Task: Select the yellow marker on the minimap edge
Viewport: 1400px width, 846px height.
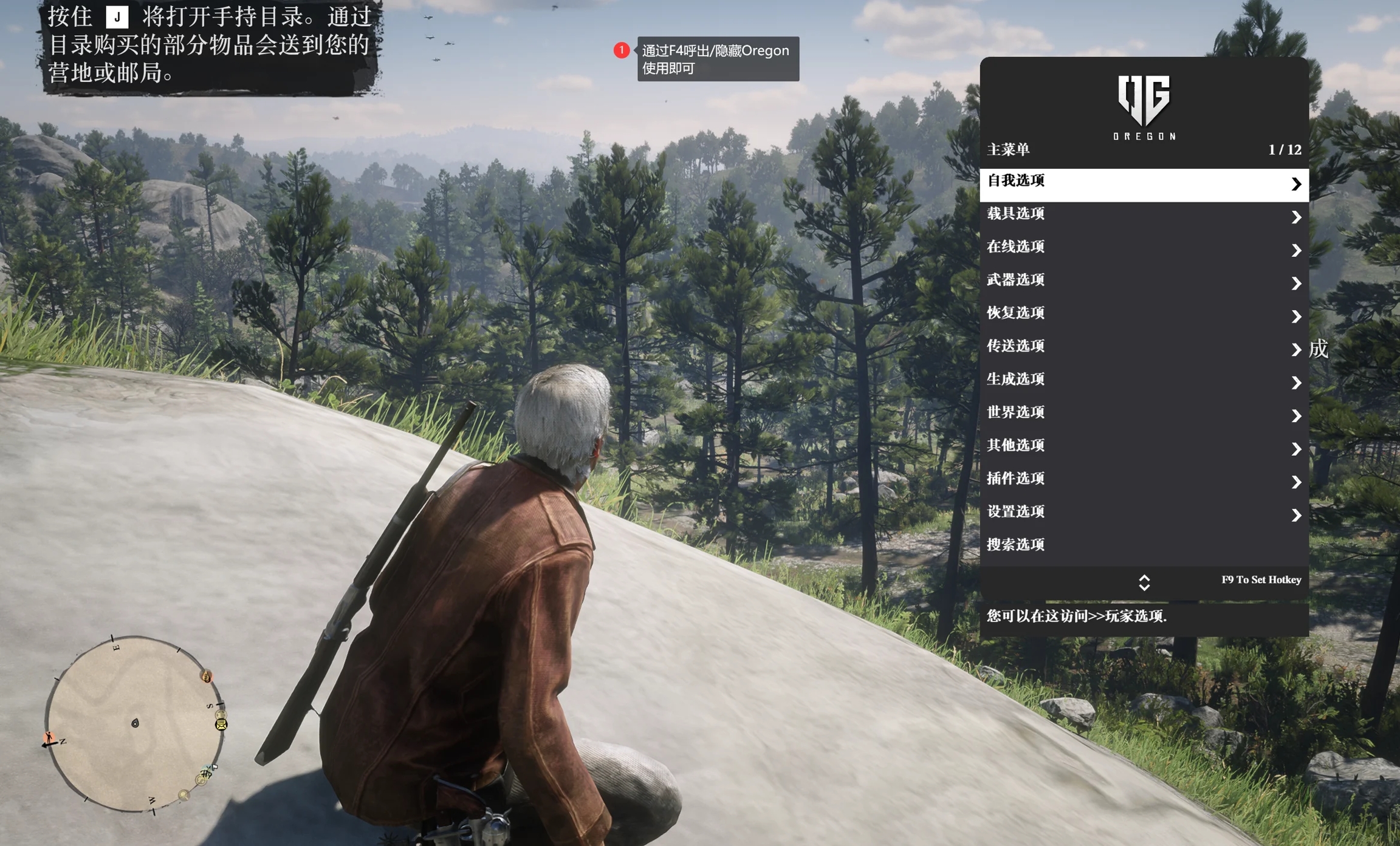Action: coord(221,724)
